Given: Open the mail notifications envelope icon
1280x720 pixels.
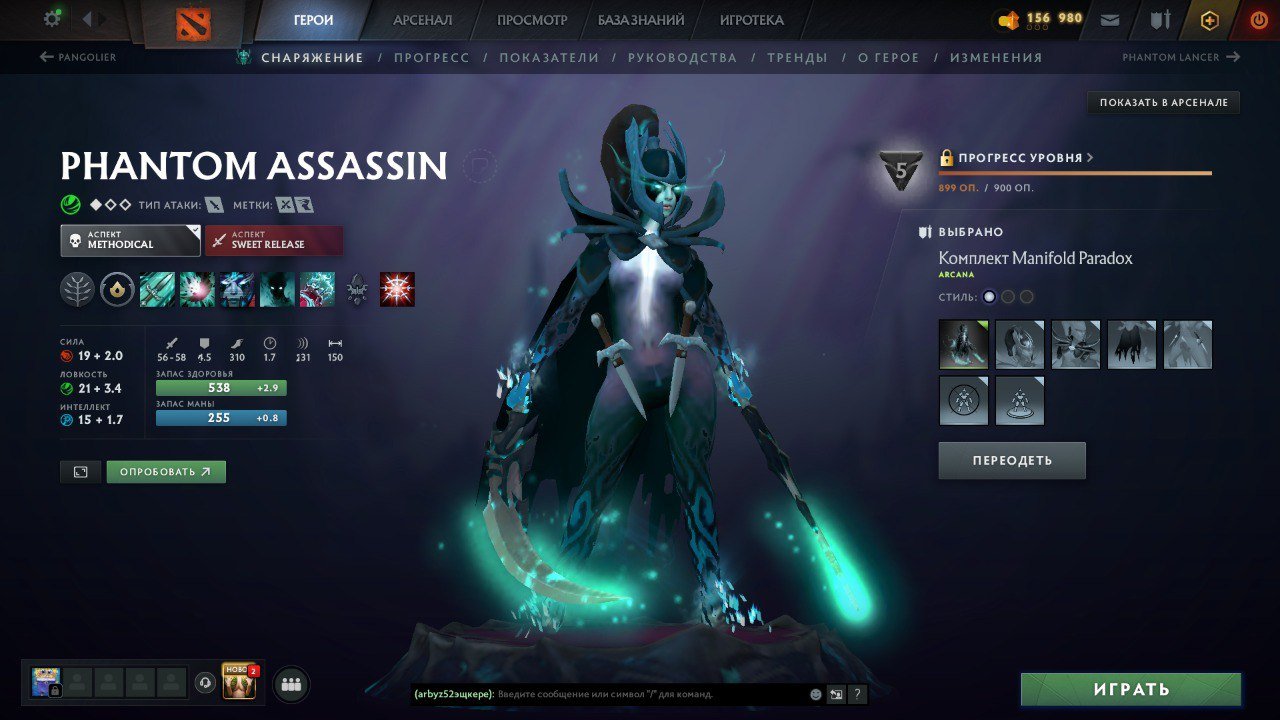Looking at the screenshot, I should (x=1110, y=18).
